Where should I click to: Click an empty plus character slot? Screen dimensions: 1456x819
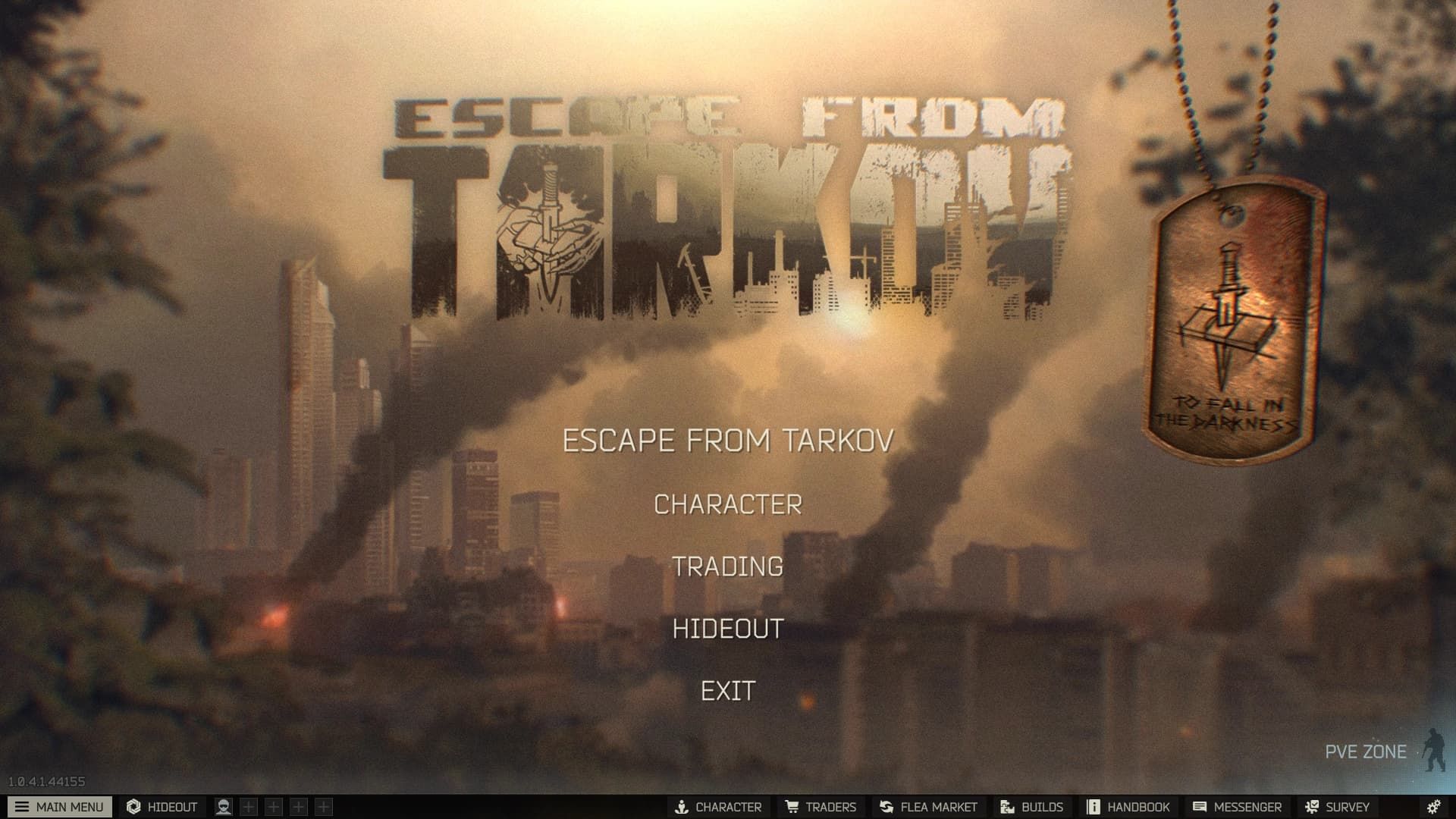247,807
